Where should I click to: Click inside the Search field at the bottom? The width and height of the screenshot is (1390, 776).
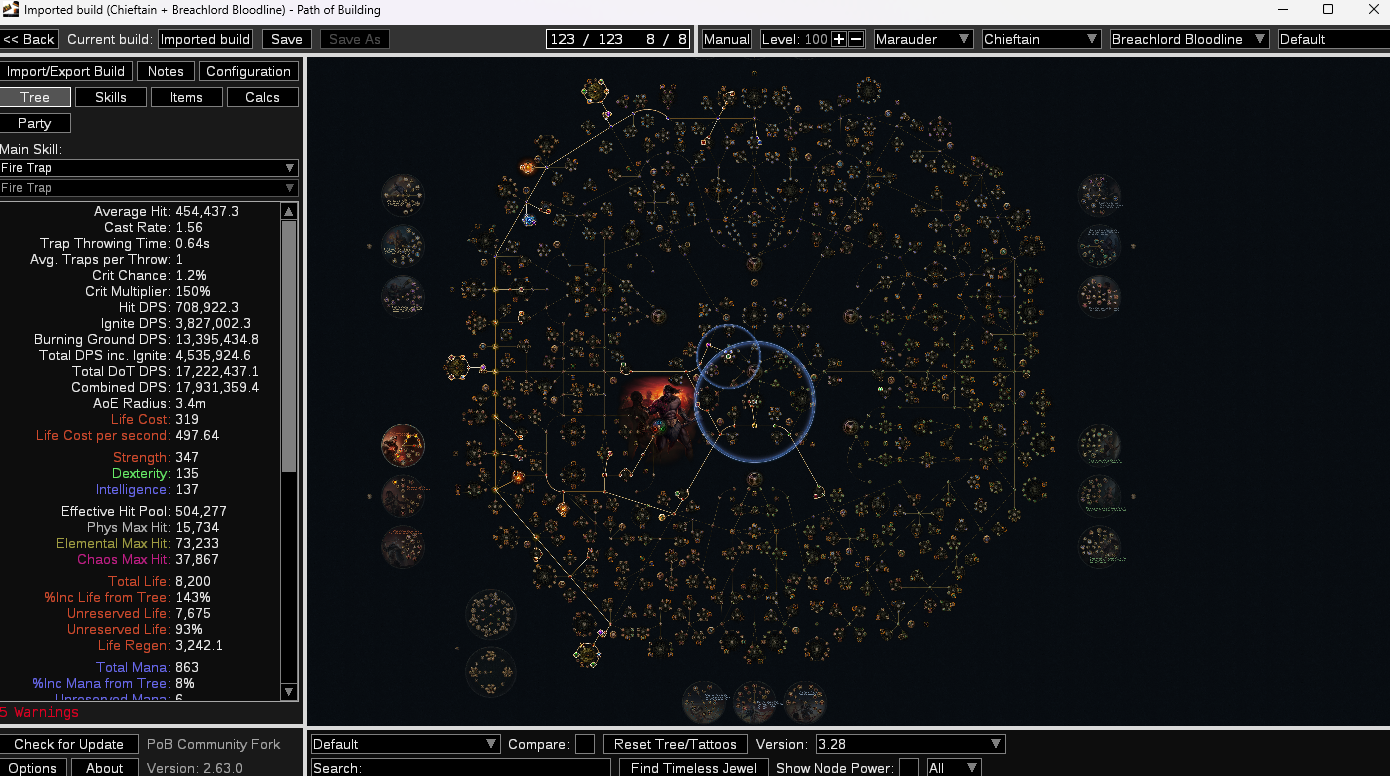click(x=480, y=767)
